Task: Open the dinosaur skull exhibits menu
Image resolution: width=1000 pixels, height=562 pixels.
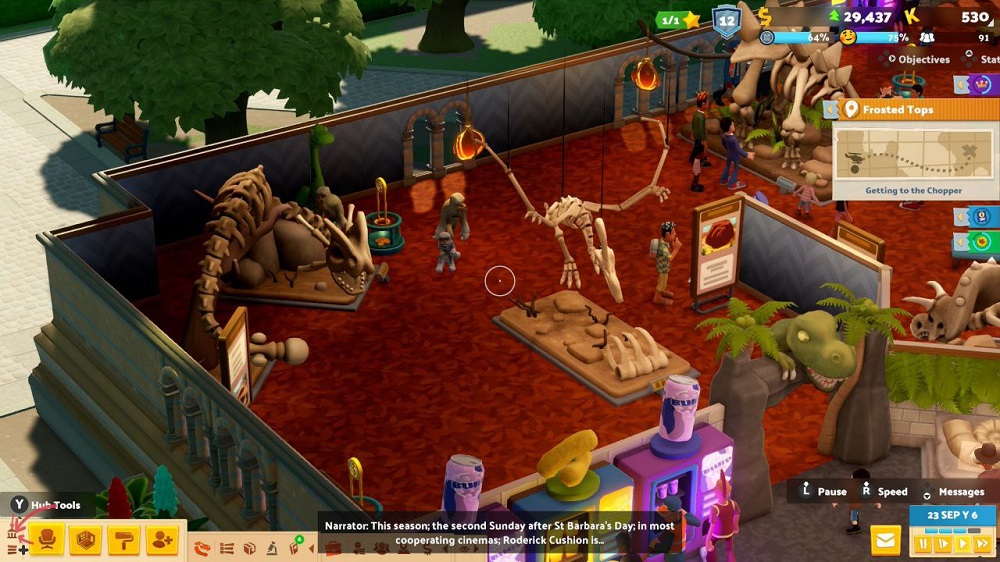Action: click(x=203, y=548)
